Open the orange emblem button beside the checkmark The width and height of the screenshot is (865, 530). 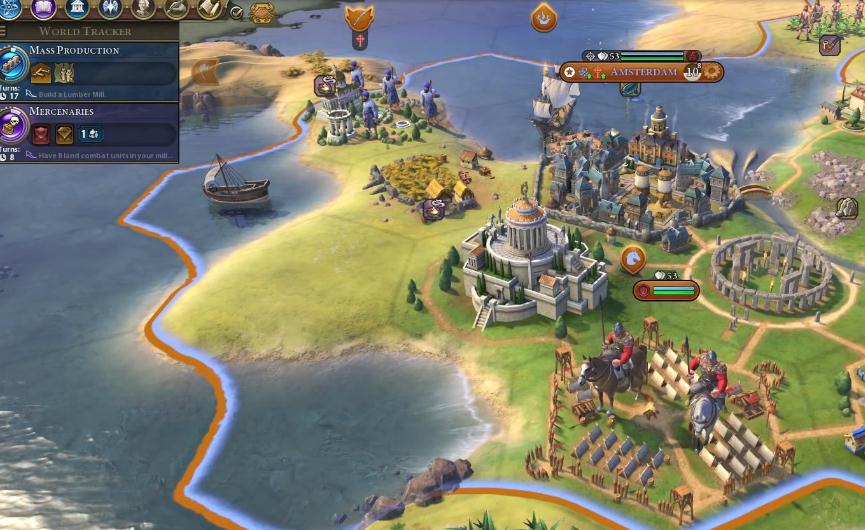pyautogui.click(x=261, y=12)
